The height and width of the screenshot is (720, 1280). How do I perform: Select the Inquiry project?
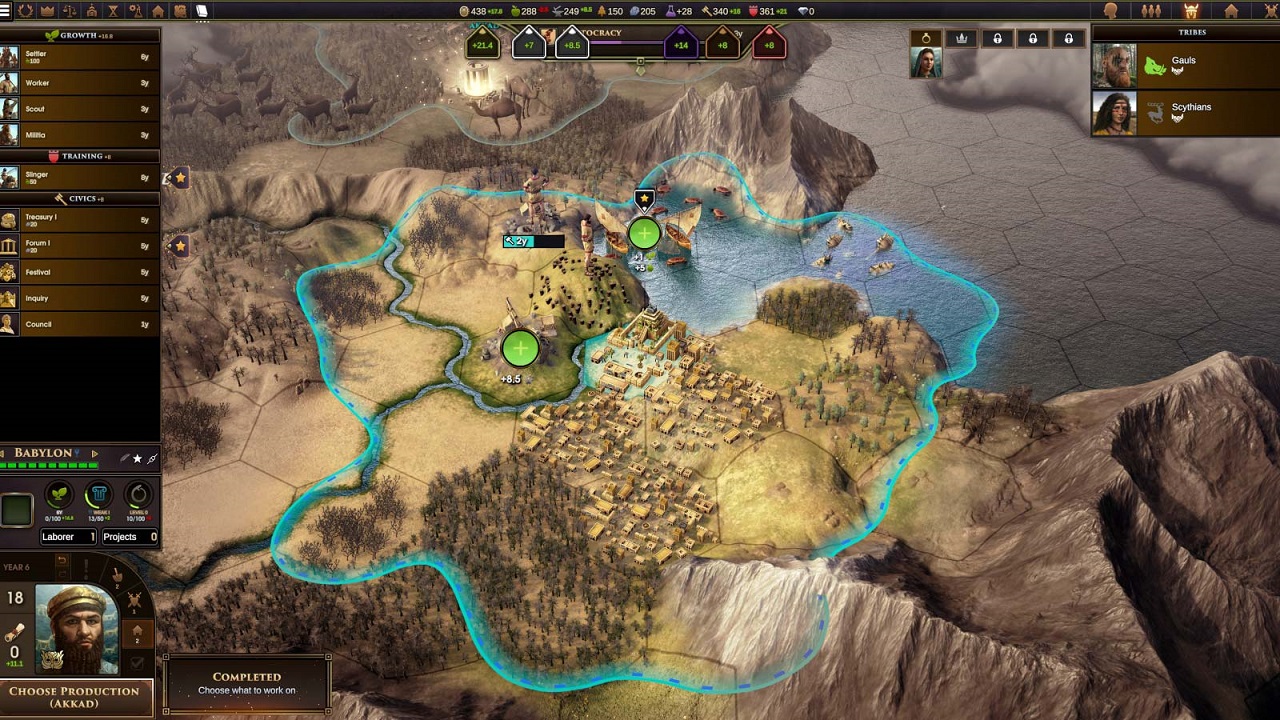[x=80, y=298]
